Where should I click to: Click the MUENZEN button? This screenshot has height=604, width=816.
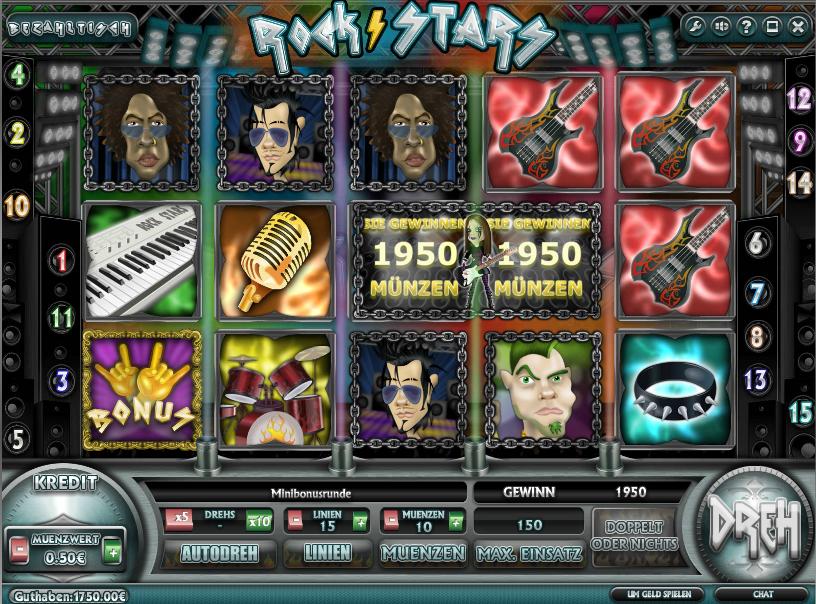pyautogui.click(x=423, y=552)
